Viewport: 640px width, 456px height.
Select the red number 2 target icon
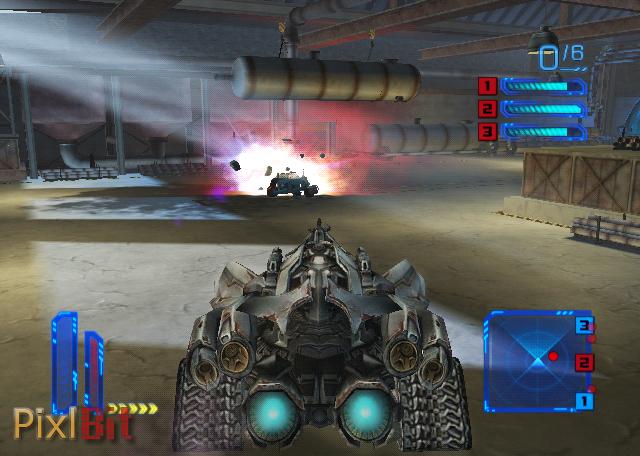488,109
